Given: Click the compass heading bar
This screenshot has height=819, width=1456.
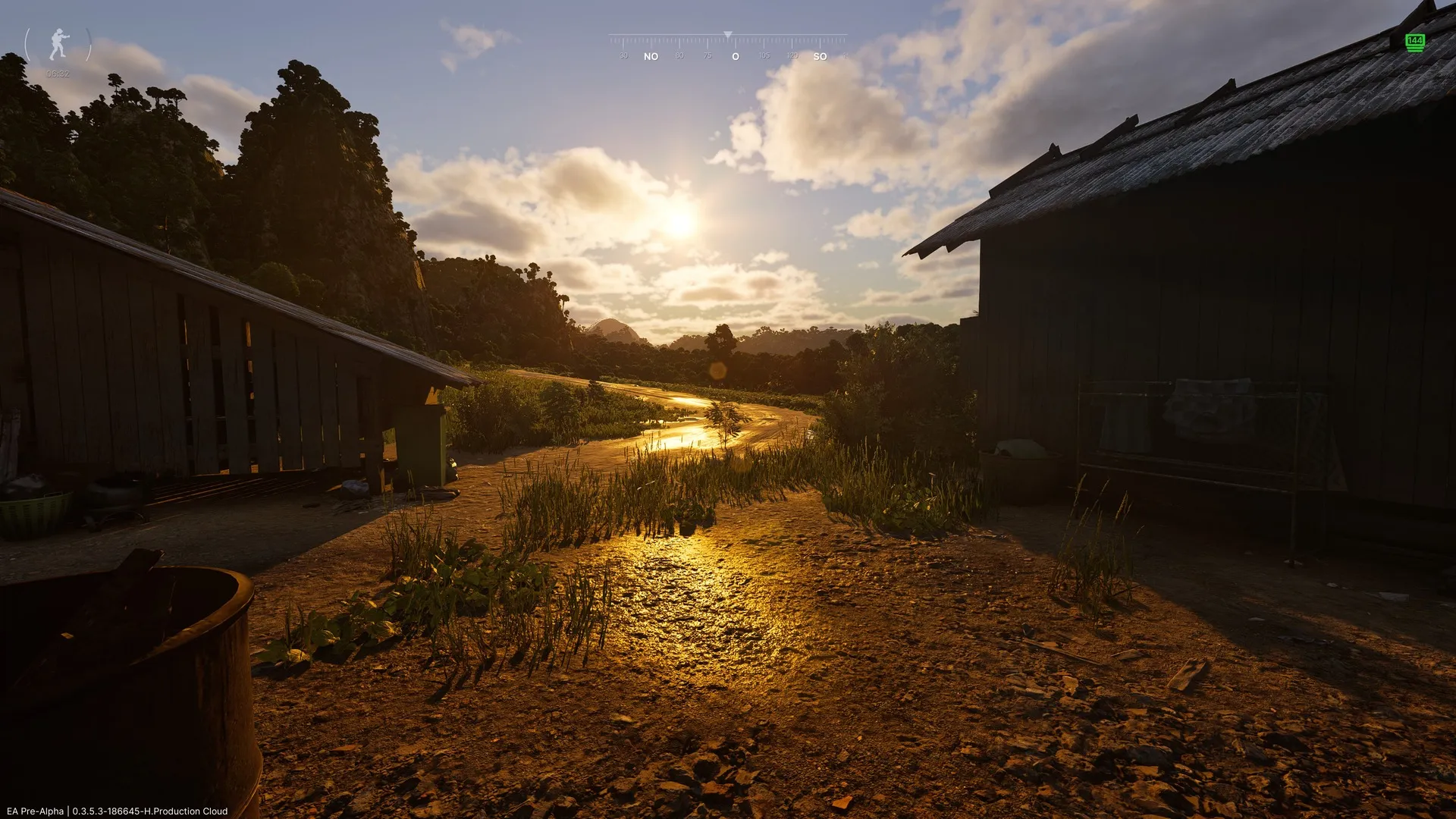Looking at the screenshot, I should [x=727, y=45].
